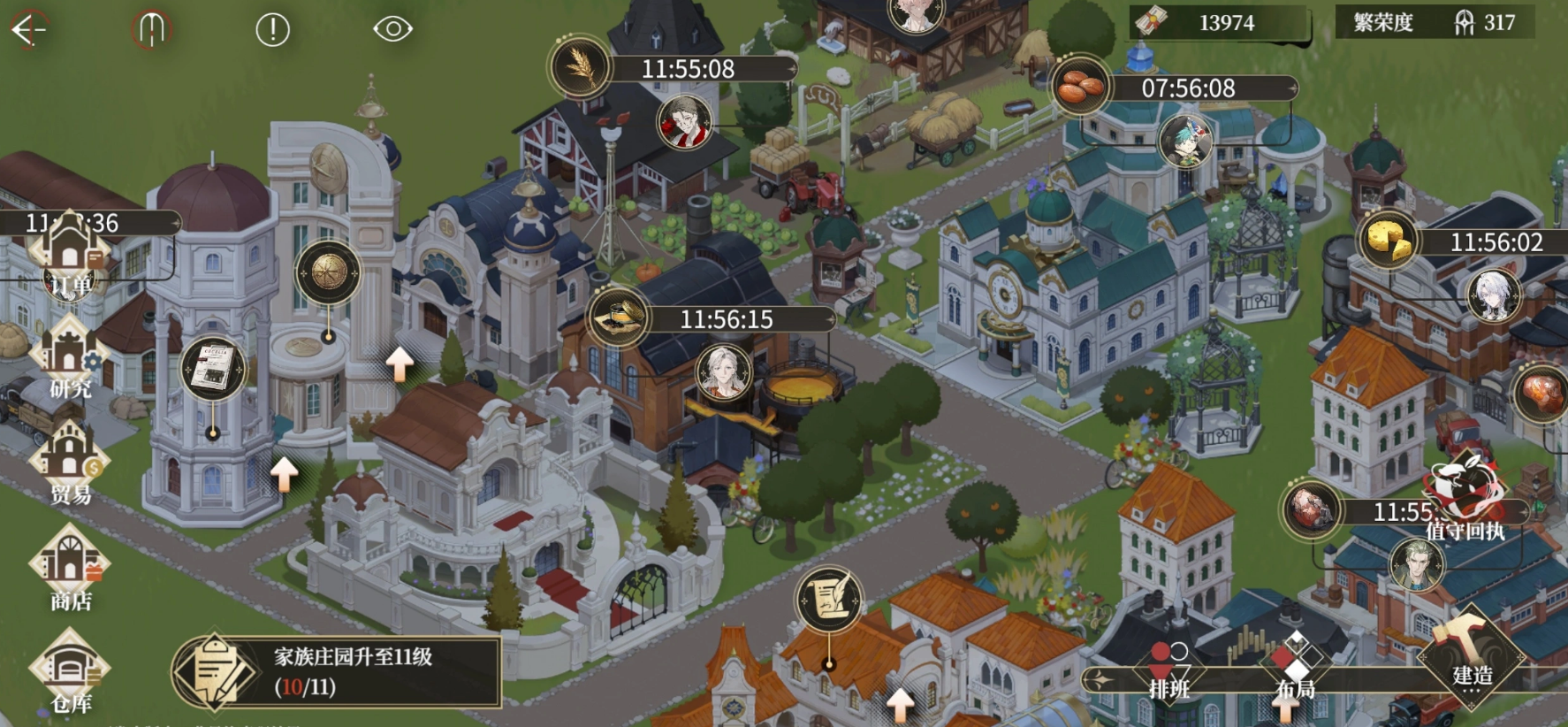The width and height of the screenshot is (1568, 727).
Task: Select the bread production timer bubble
Action: 1080,88
